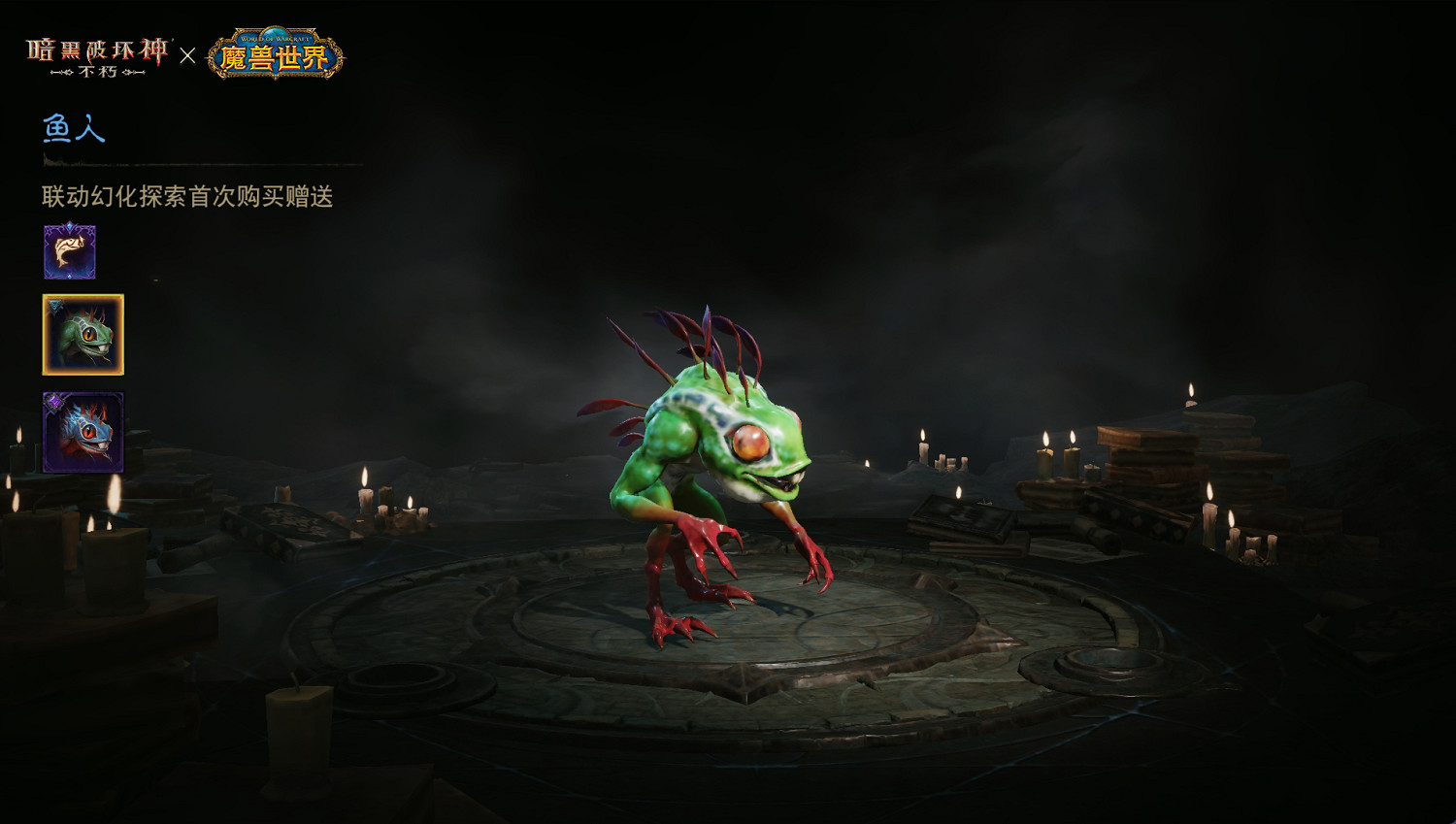Select the red-finned blue murloc transmog icon
The width and height of the screenshot is (1456, 824).
[82, 432]
